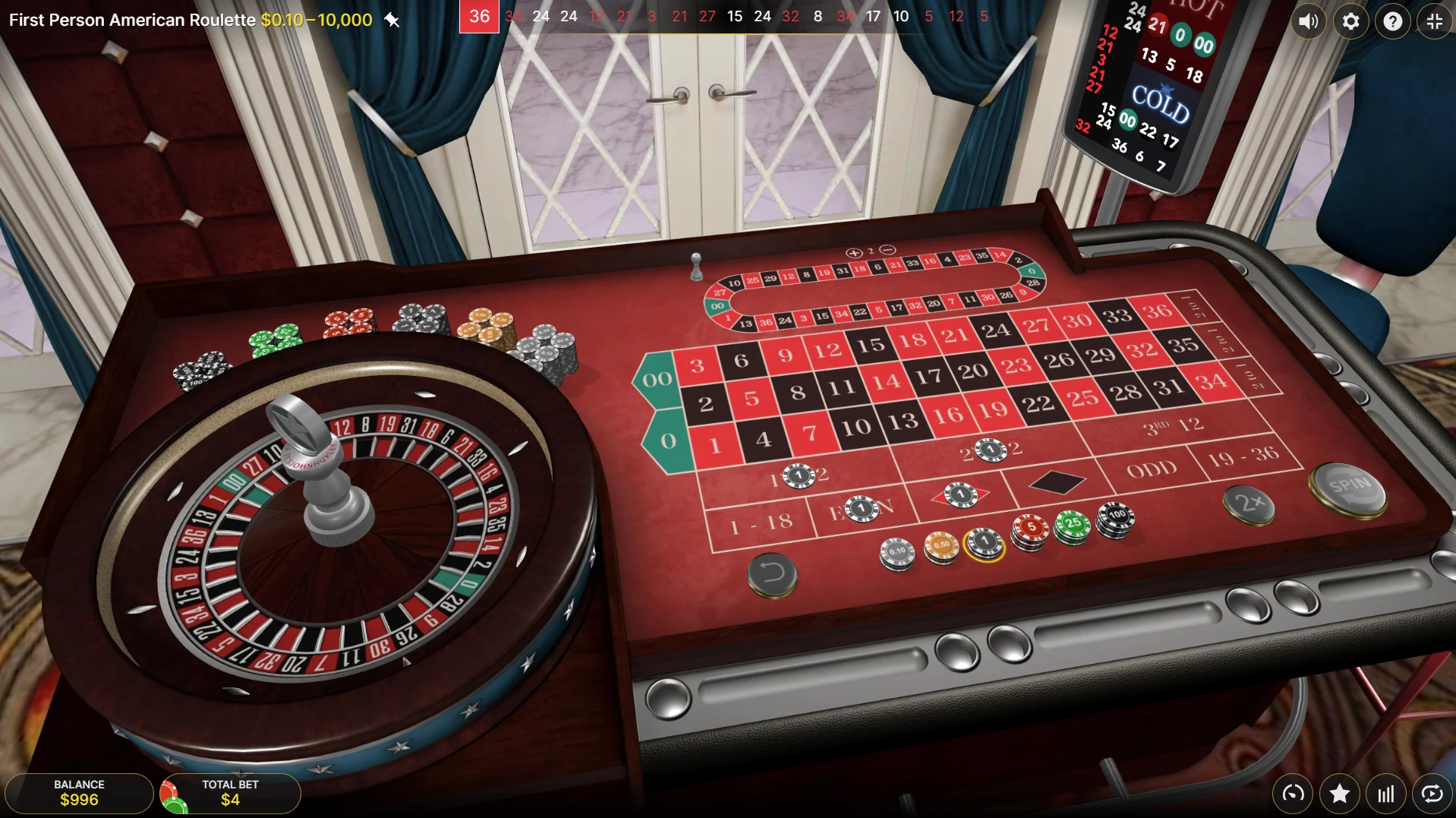Click the TOTAL BET display

click(230, 793)
